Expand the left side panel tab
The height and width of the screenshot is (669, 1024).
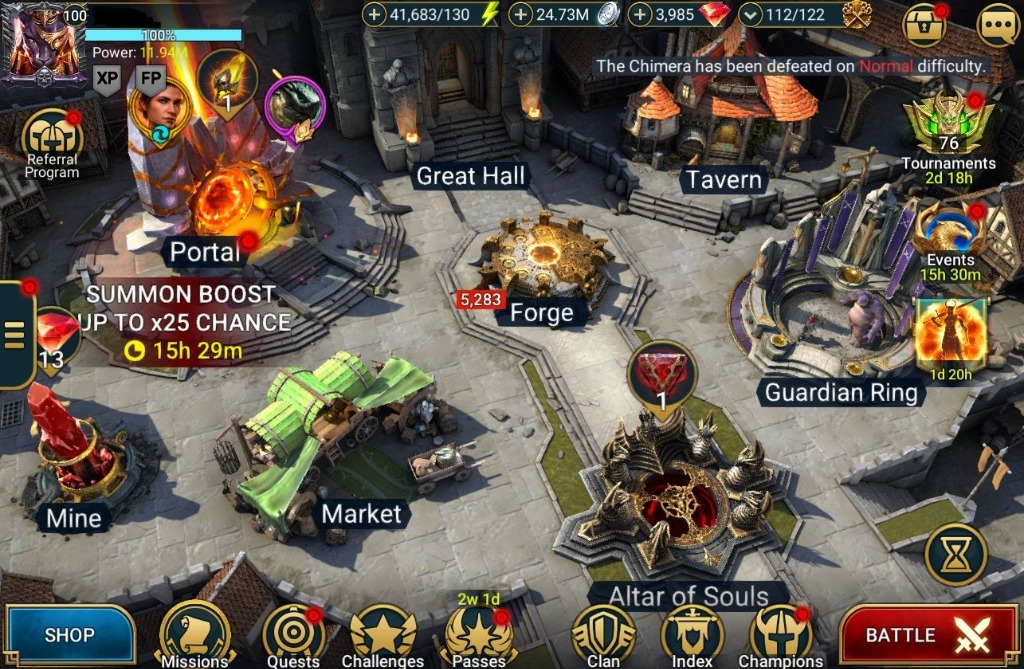tap(14, 335)
